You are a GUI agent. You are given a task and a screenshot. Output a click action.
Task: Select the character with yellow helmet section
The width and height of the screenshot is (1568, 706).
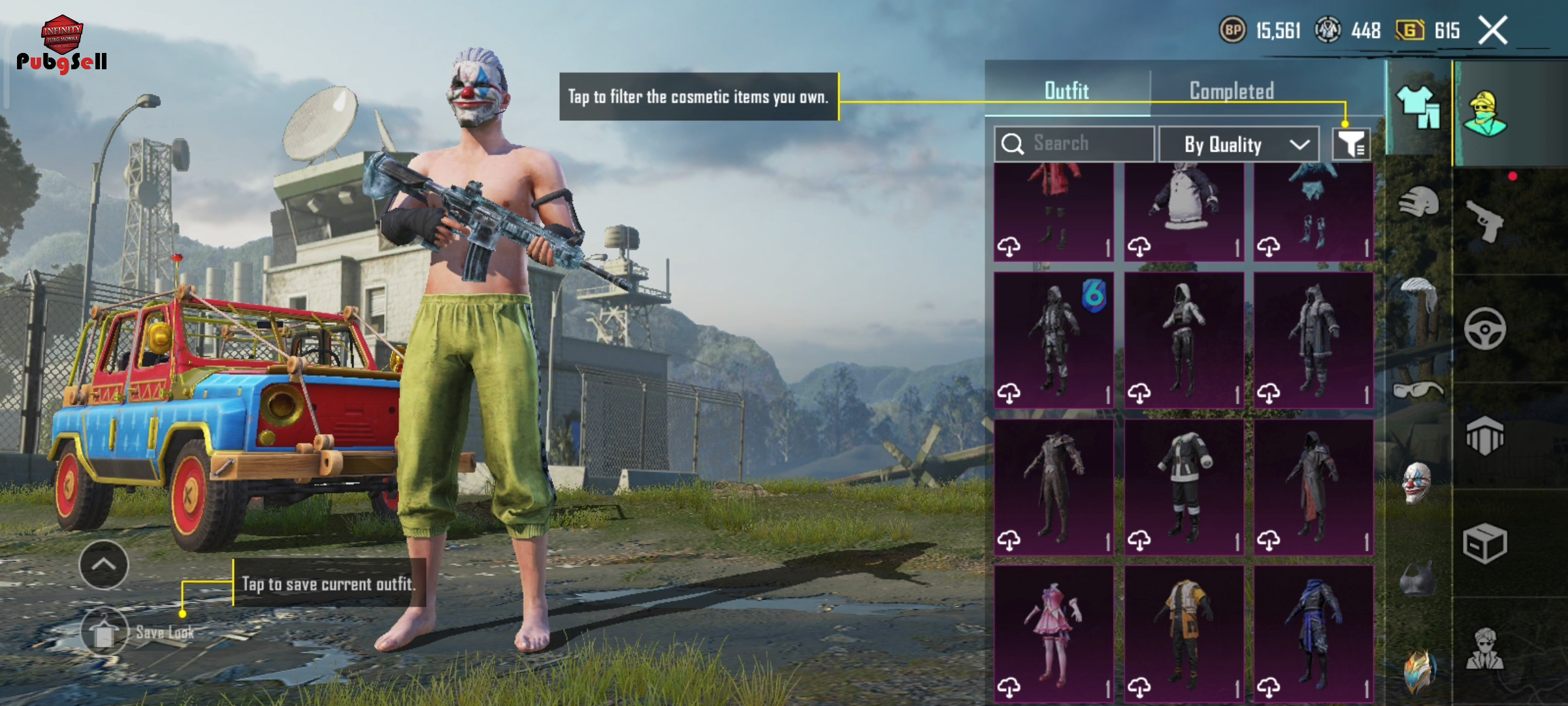pos(1485,113)
